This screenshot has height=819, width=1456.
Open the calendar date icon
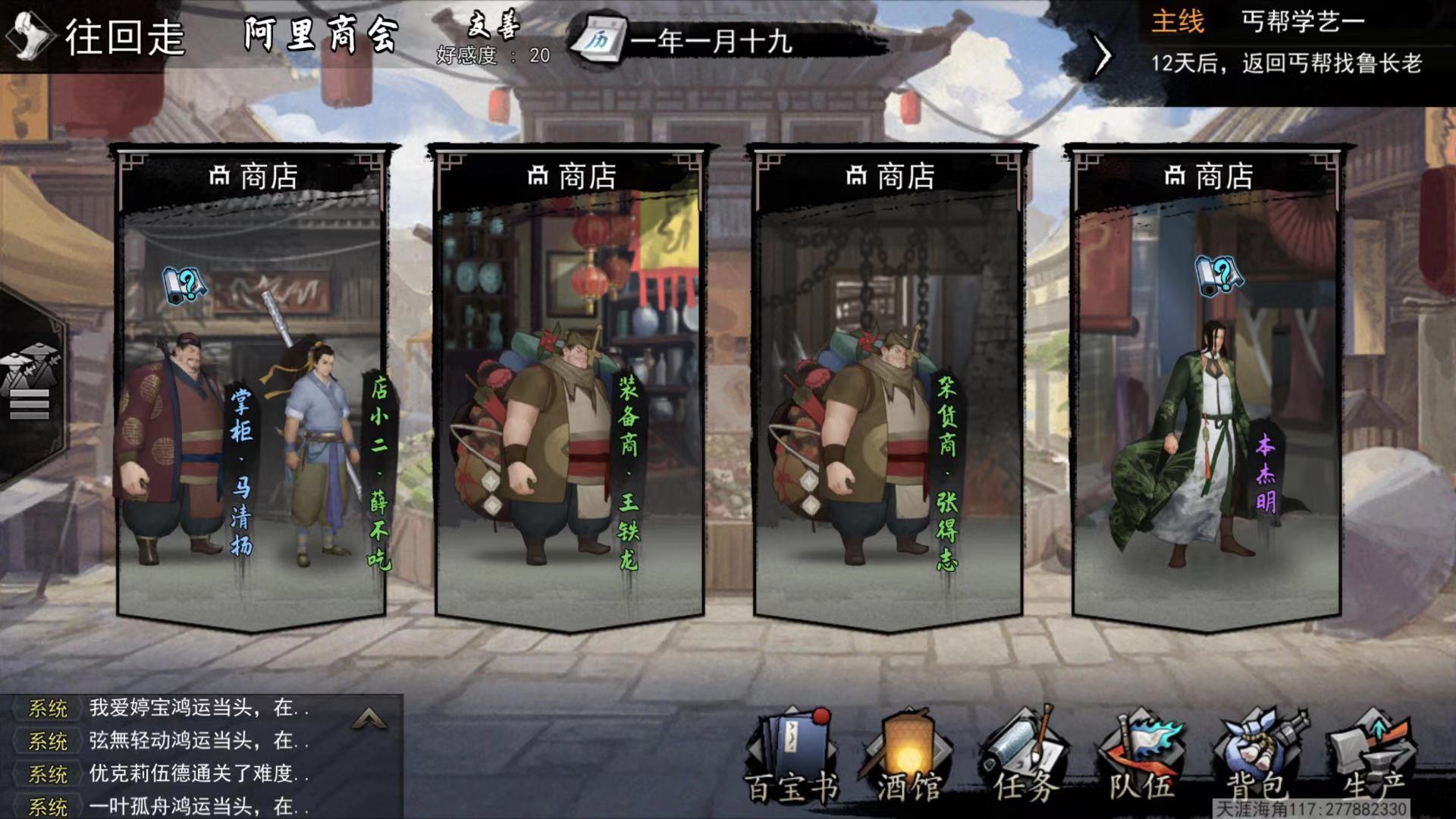click(598, 39)
